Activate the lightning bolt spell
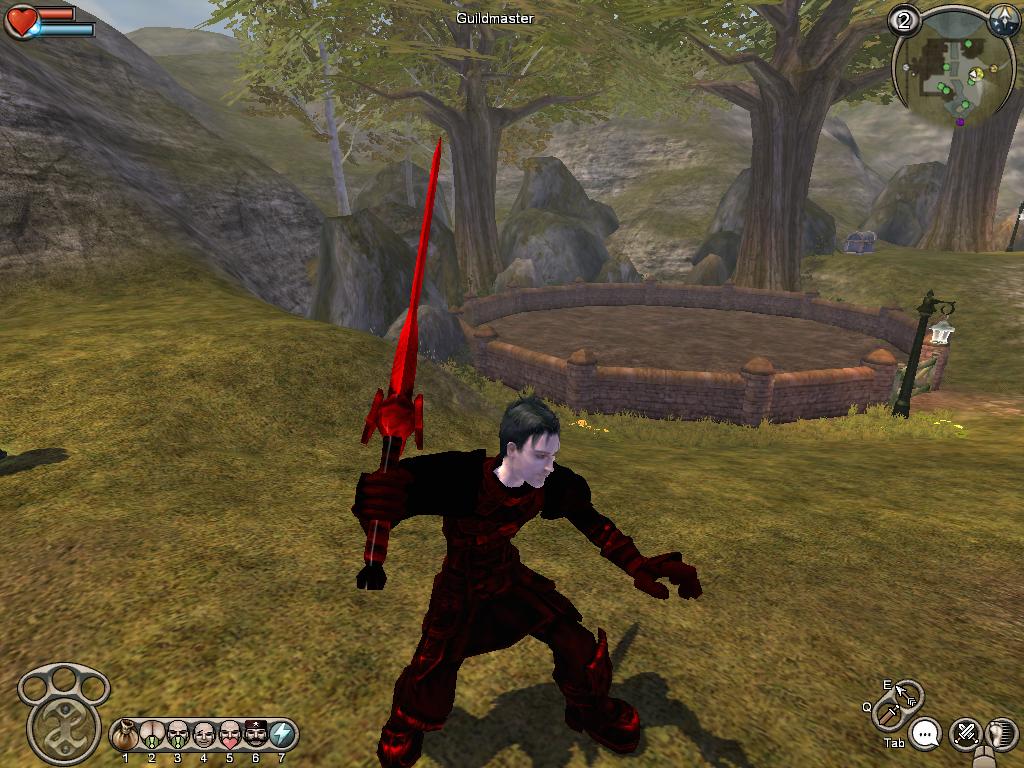This screenshot has height=768, width=1024. (282, 735)
